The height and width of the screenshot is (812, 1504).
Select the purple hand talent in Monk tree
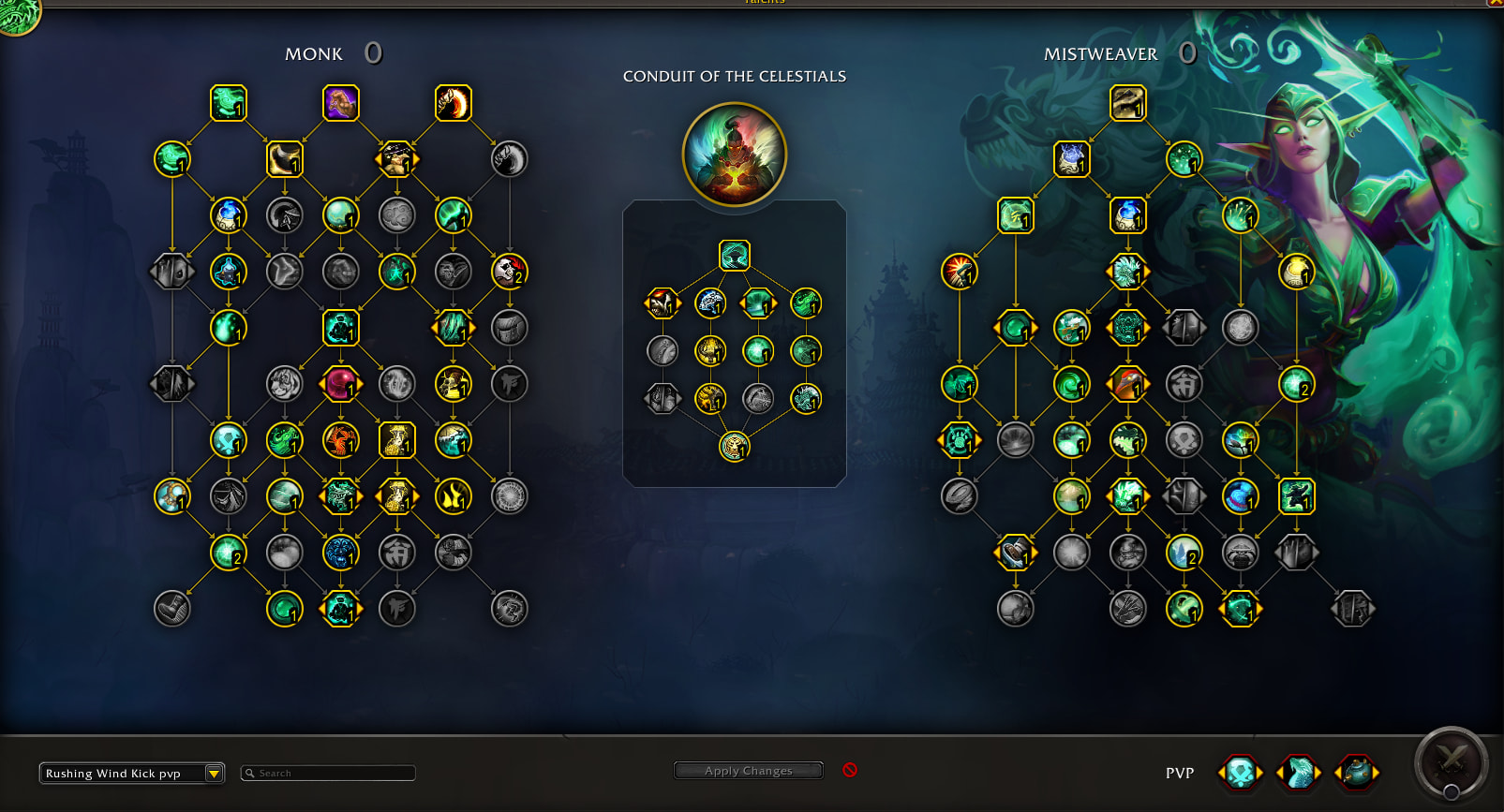tap(341, 103)
